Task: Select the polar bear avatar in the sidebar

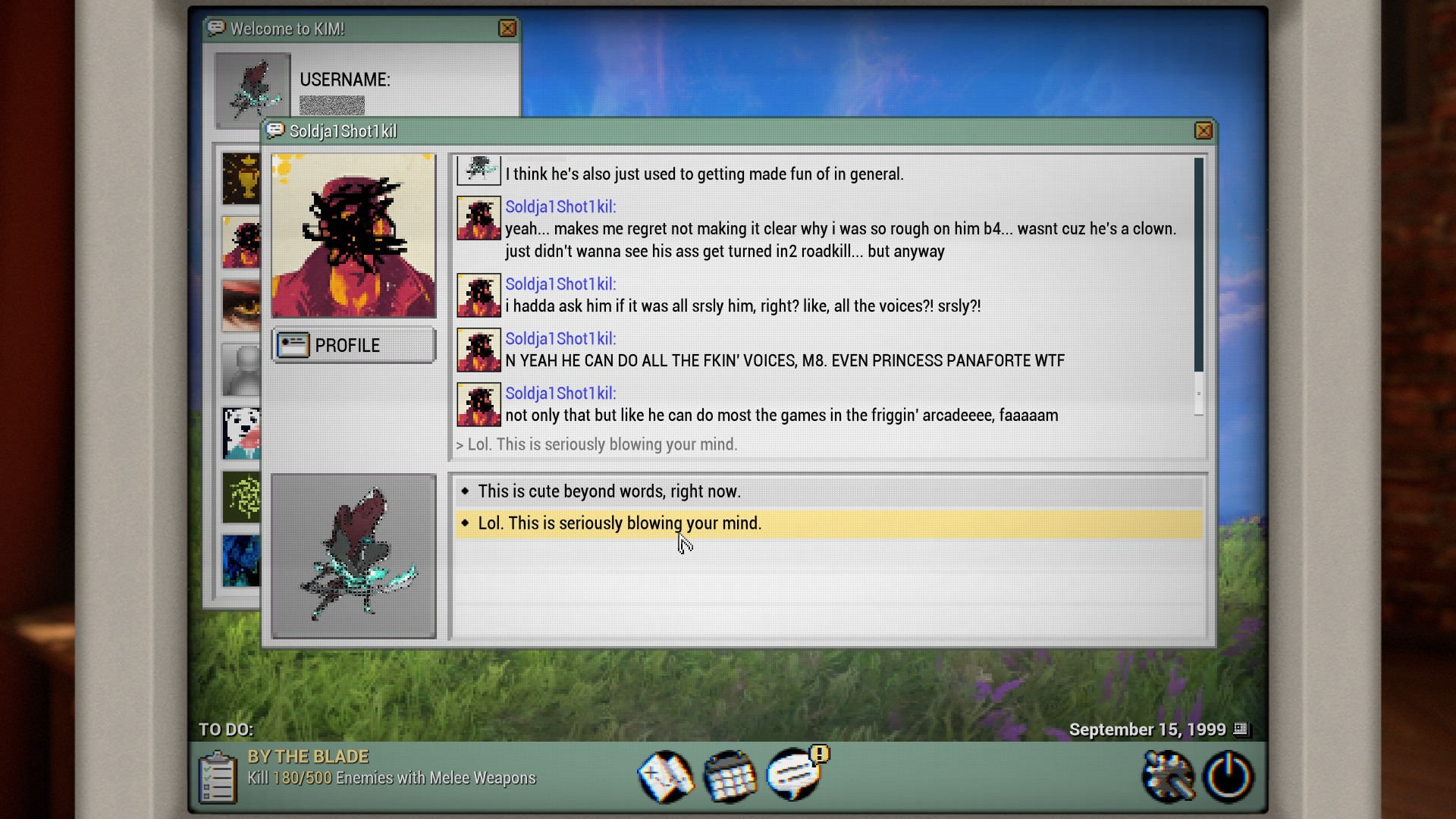Action: (240, 434)
